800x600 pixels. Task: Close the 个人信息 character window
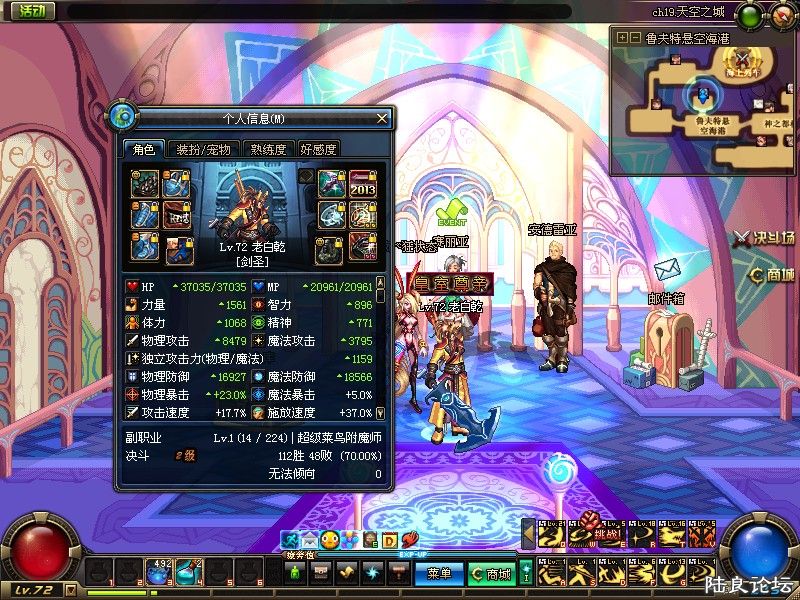click(381, 118)
